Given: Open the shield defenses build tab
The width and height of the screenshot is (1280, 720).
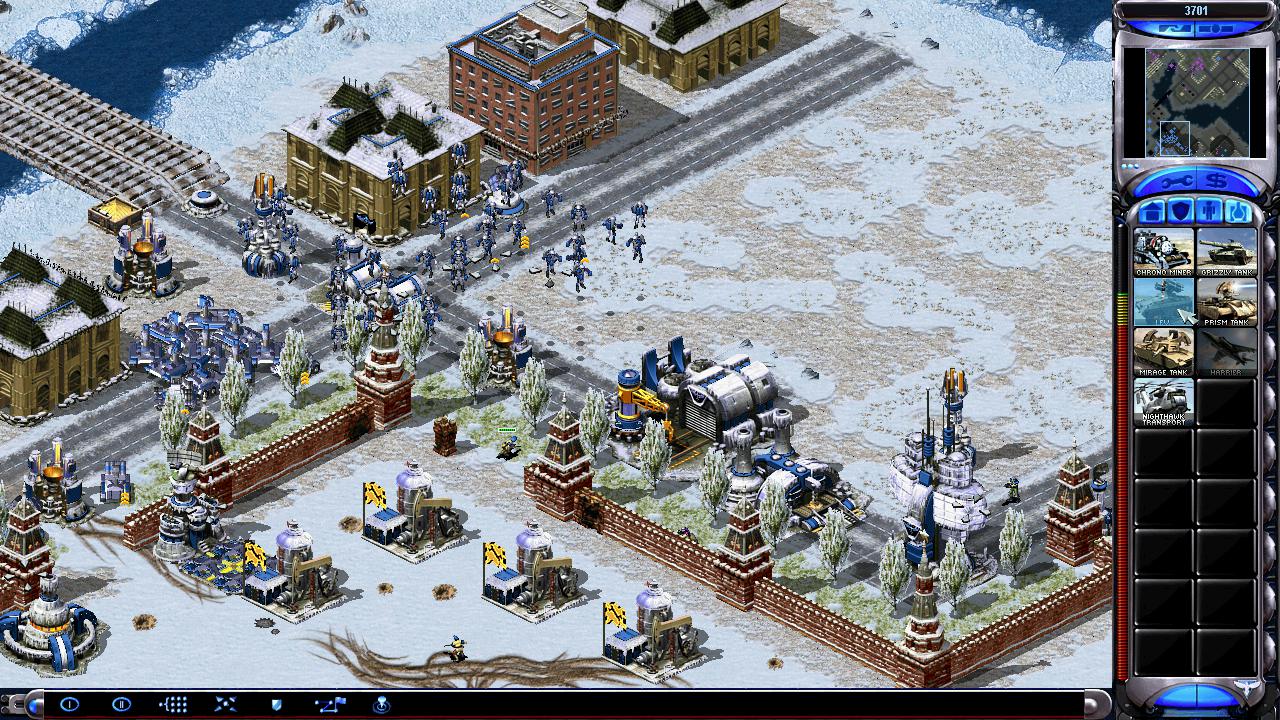Looking at the screenshot, I should (1180, 212).
